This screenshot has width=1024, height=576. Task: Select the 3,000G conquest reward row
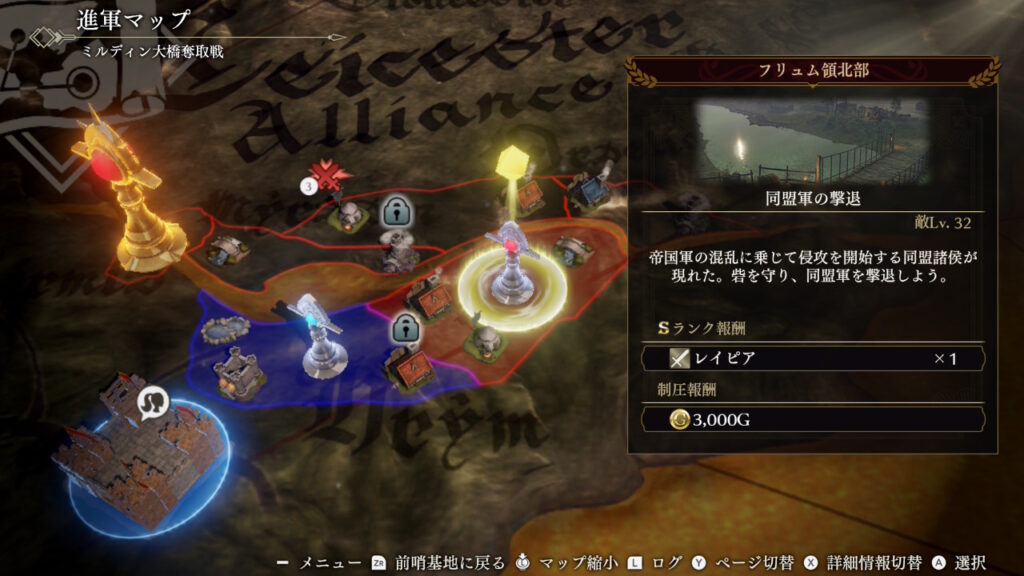point(811,419)
